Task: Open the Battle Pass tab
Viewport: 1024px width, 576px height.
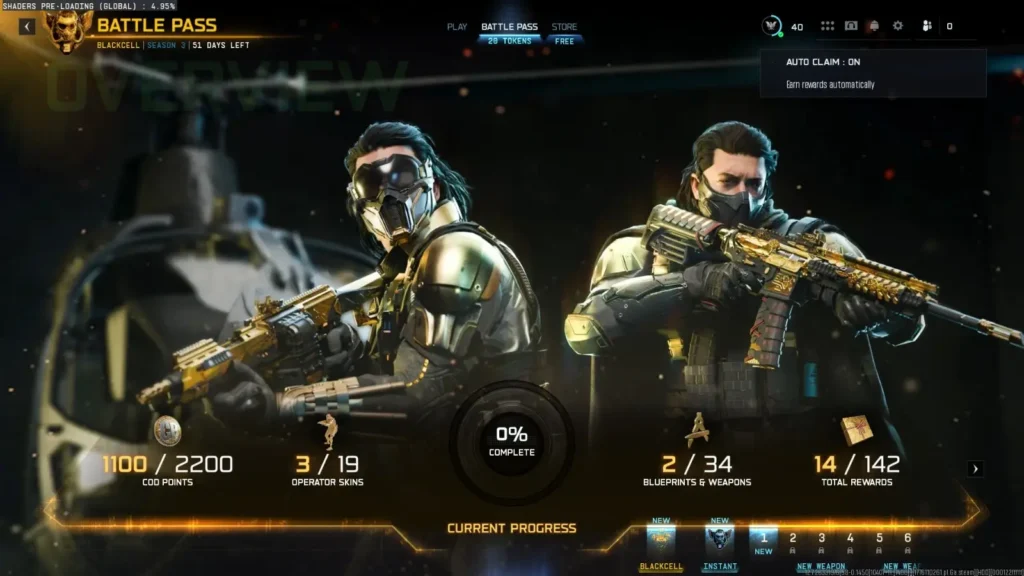Action: coord(509,27)
